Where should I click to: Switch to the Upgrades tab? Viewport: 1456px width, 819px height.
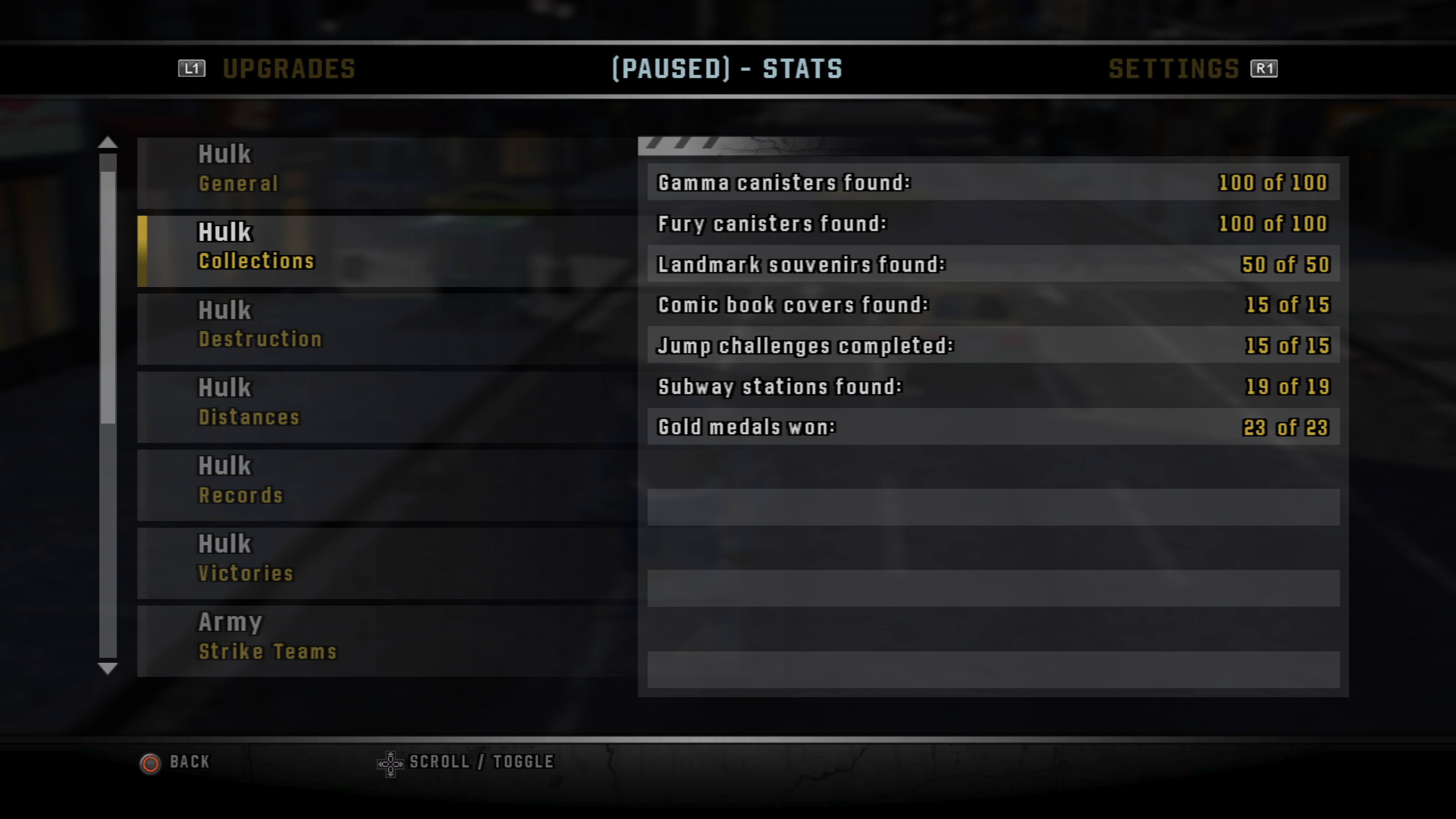click(x=288, y=69)
